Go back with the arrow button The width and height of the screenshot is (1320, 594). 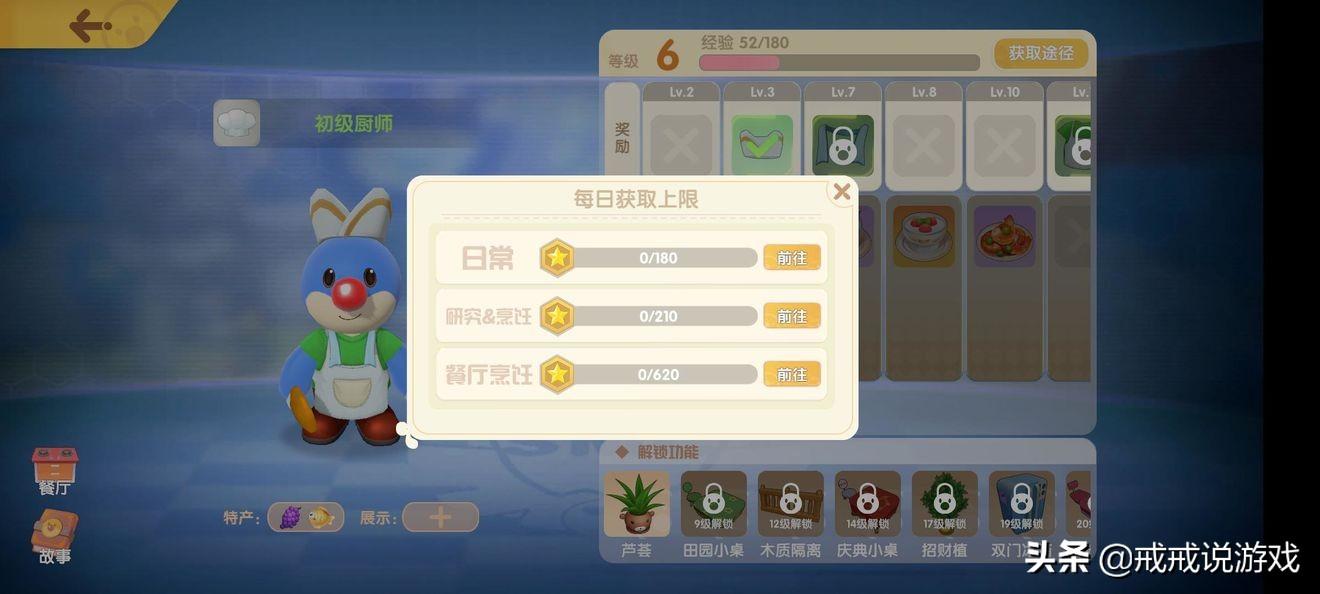tap(89, 25)
